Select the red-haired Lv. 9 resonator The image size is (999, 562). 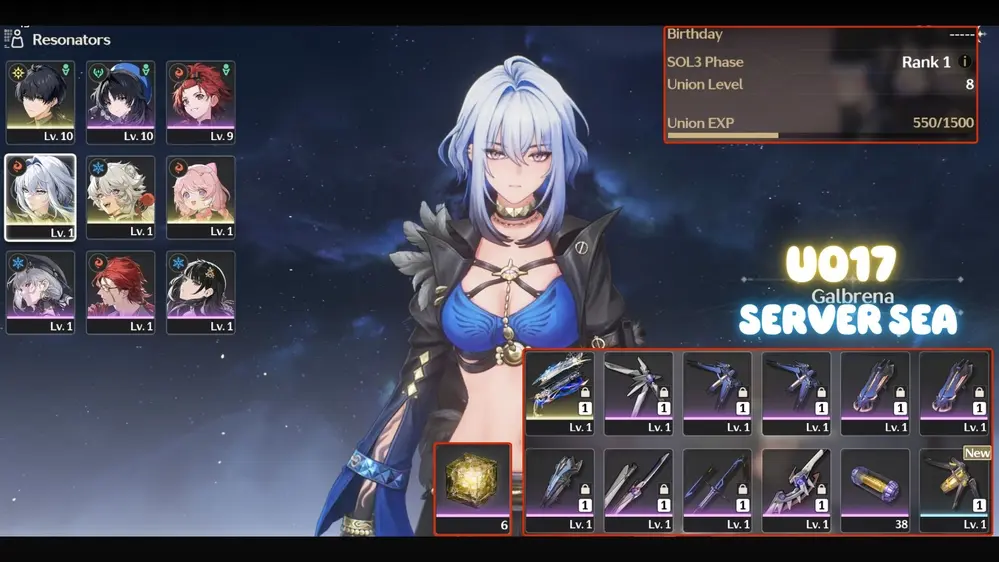pyautogui.click(x=200, y=102)
